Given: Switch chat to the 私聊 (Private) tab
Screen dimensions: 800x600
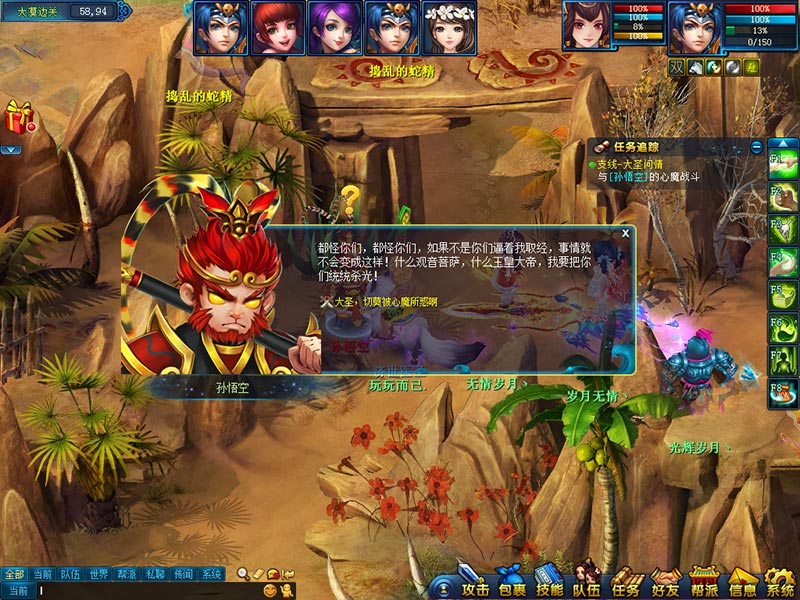Looking at the screenshot, I should 154,574.
